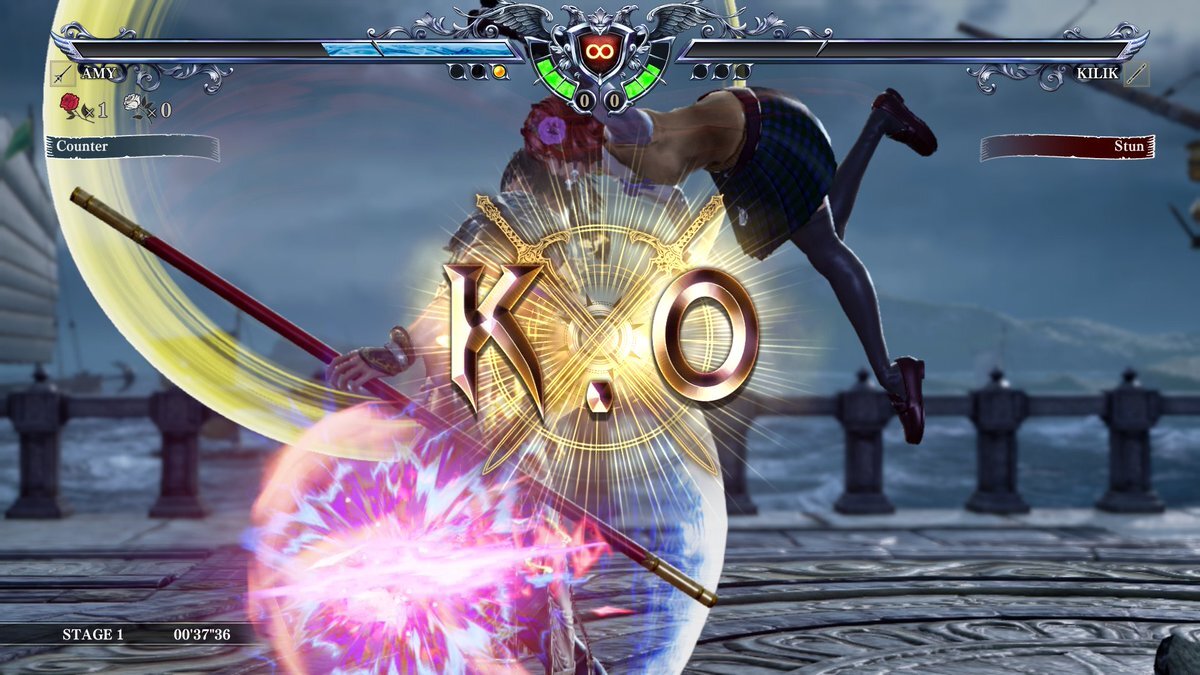
Task: Select the red rose icon
Action: pyautogui.click(x=71, y=105)
